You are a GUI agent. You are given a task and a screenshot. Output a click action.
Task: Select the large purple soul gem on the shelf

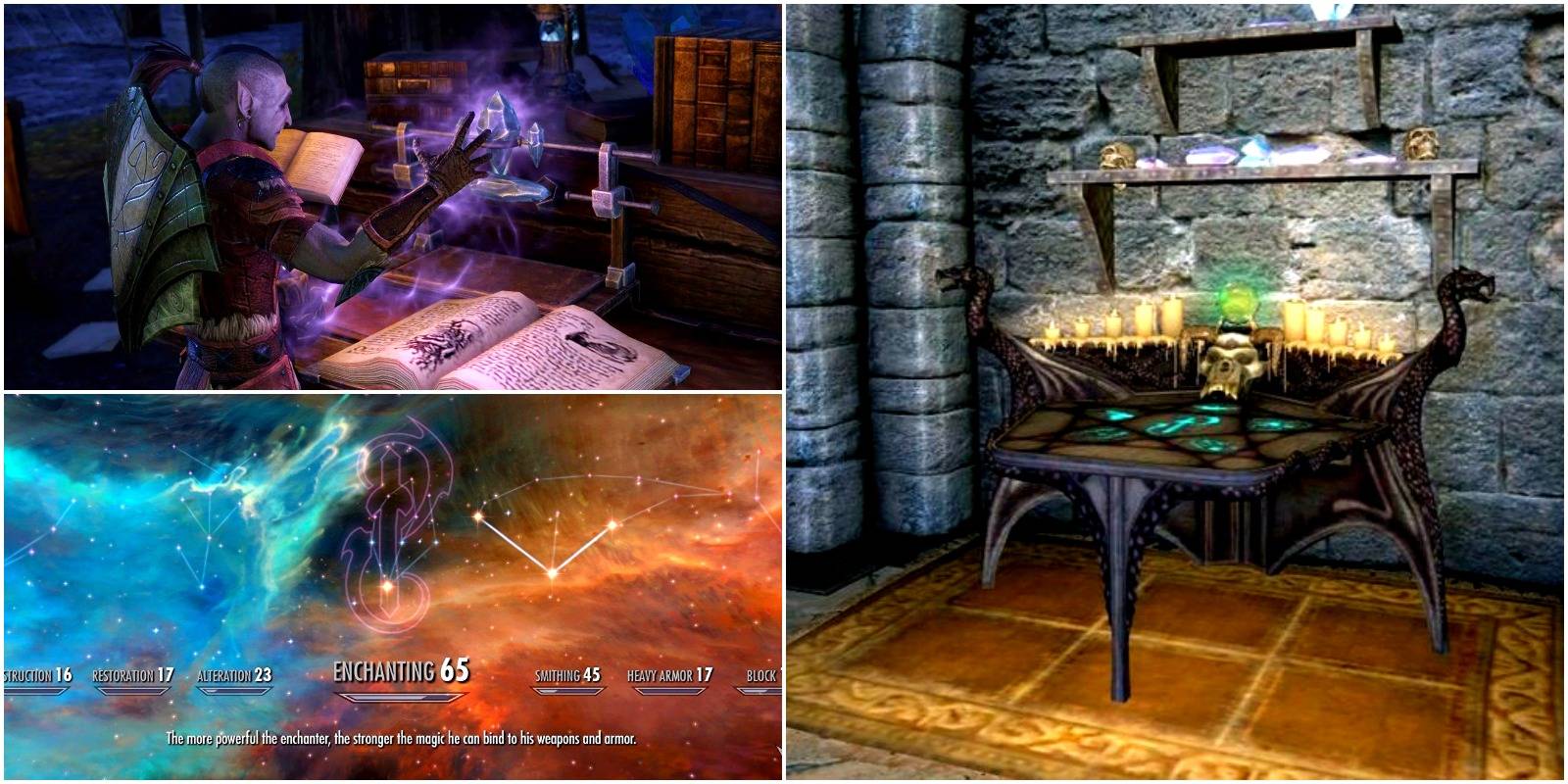pos(1212,153)
